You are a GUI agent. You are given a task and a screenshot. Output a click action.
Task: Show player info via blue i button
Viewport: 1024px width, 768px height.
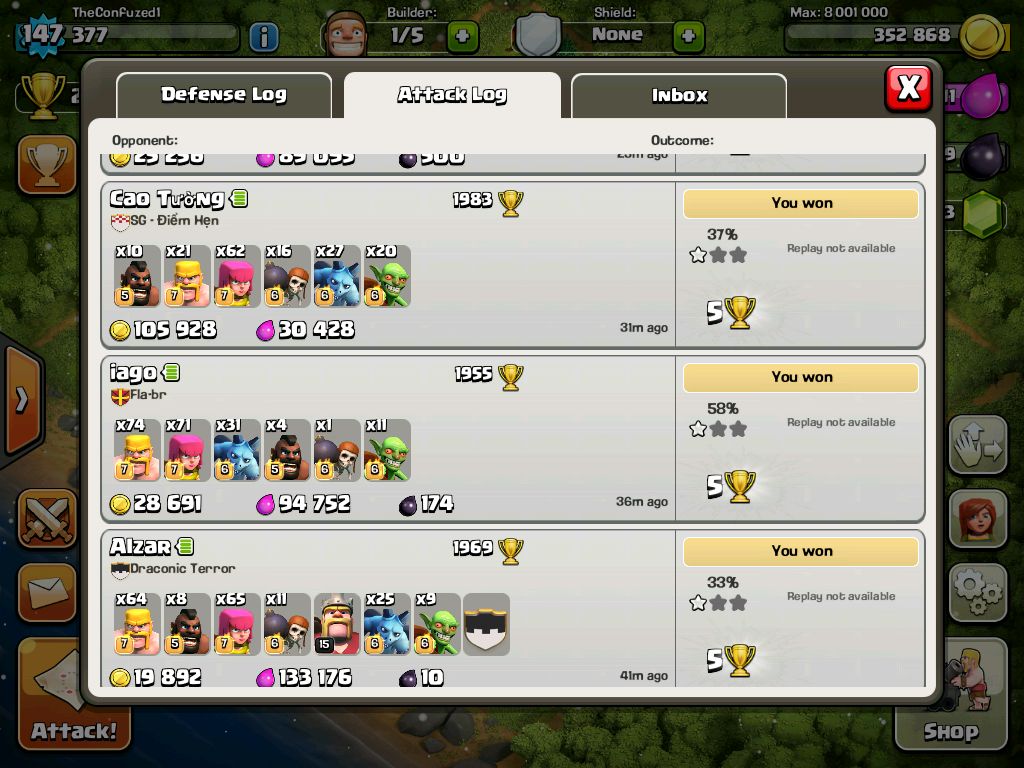[x=263, y=37]
